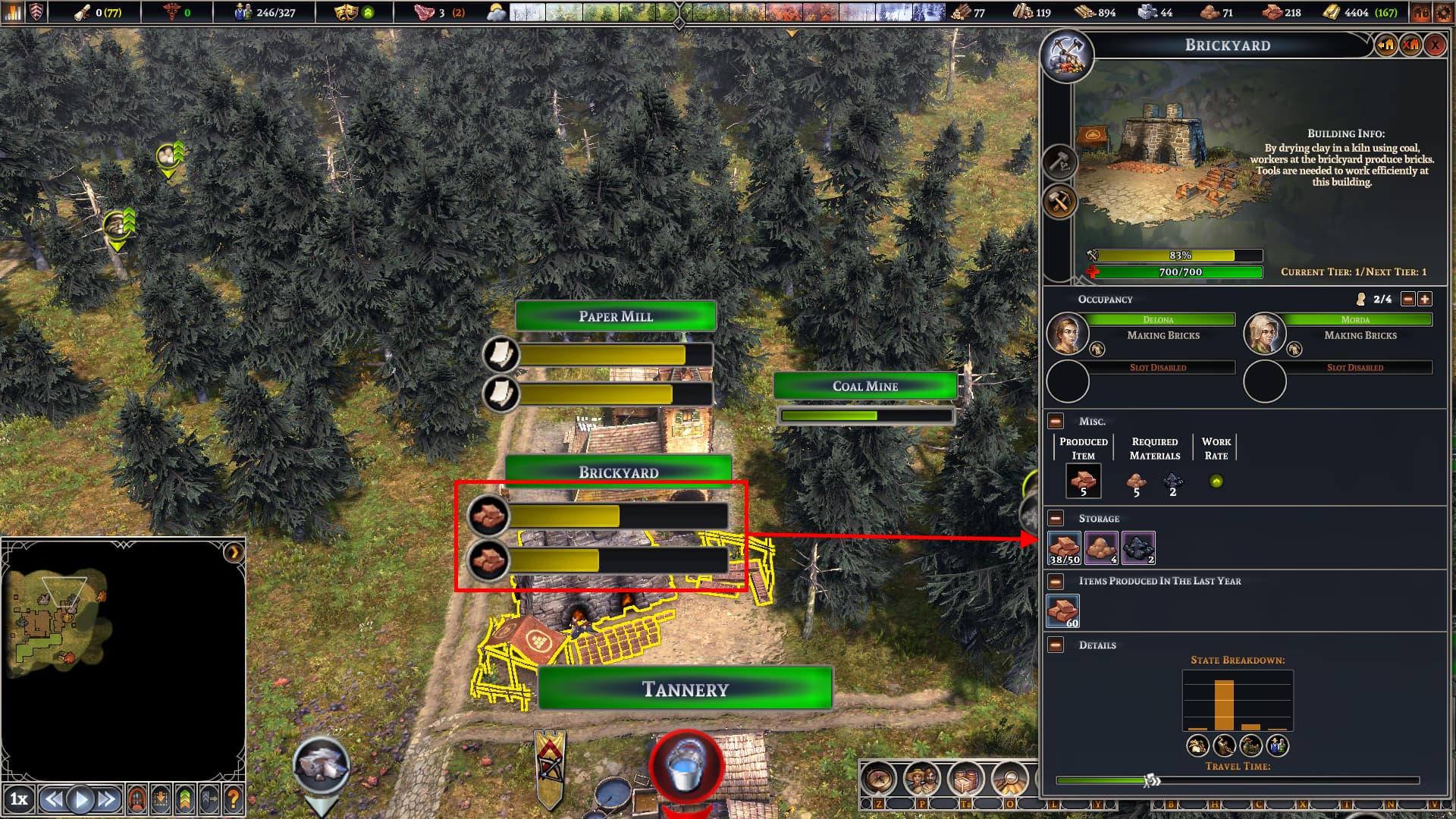Set game speed to play

coord(80,799)
